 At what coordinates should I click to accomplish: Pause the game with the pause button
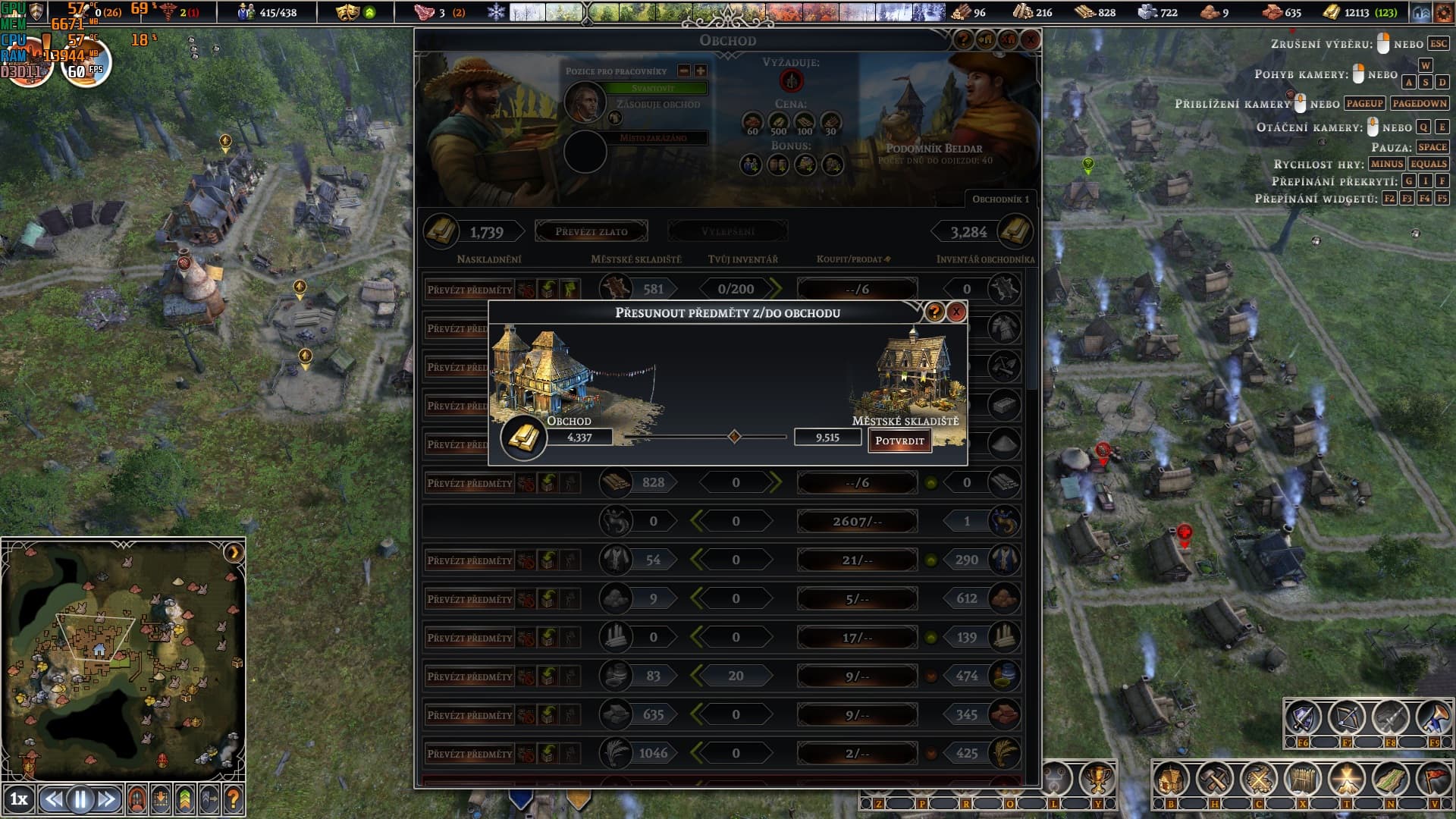(80, 799)
